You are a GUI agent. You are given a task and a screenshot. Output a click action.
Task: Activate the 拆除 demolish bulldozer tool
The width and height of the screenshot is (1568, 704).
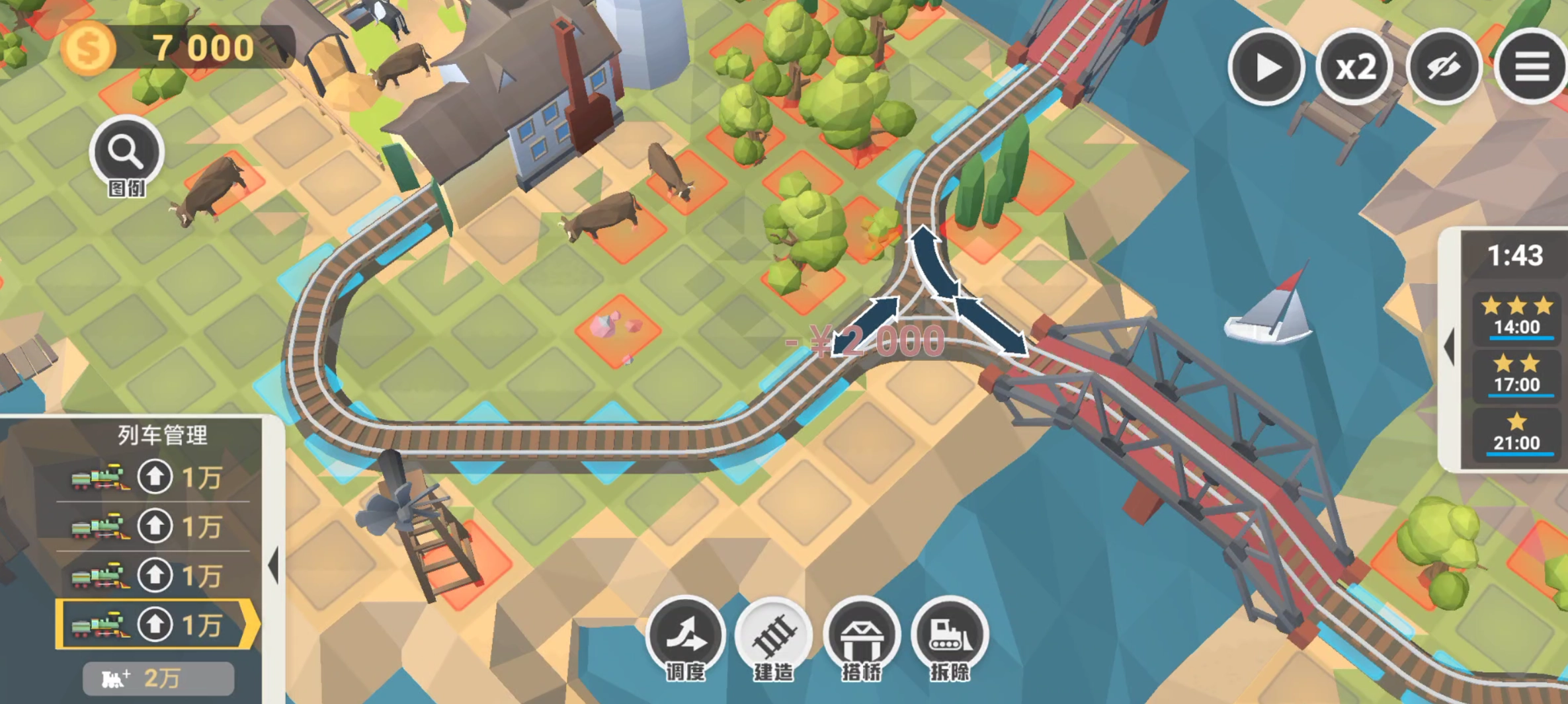tap(950, 636)
